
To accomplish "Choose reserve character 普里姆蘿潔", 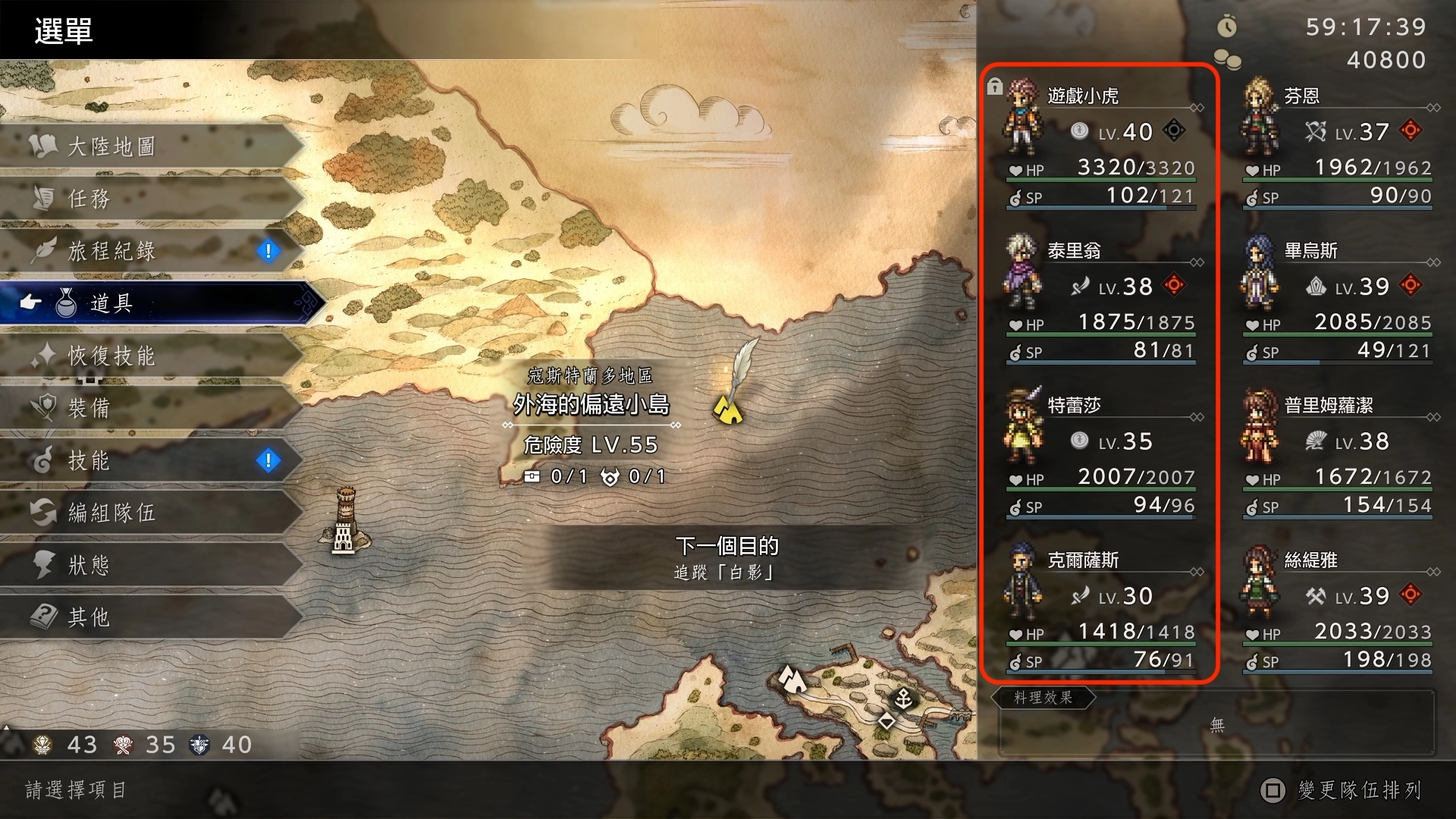I will click(x=1338, y=453).
